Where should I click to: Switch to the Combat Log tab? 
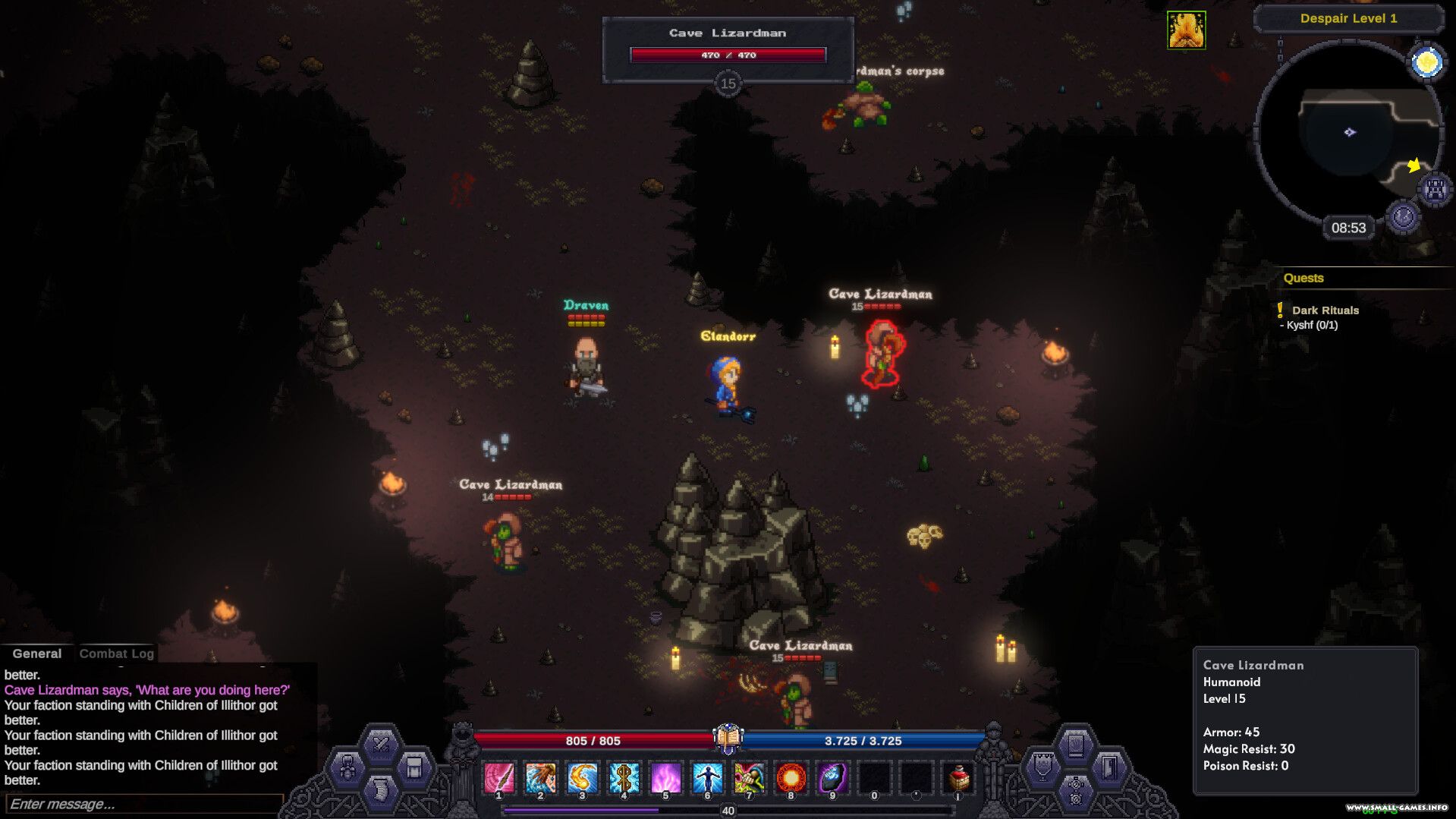tap(116, 654)
